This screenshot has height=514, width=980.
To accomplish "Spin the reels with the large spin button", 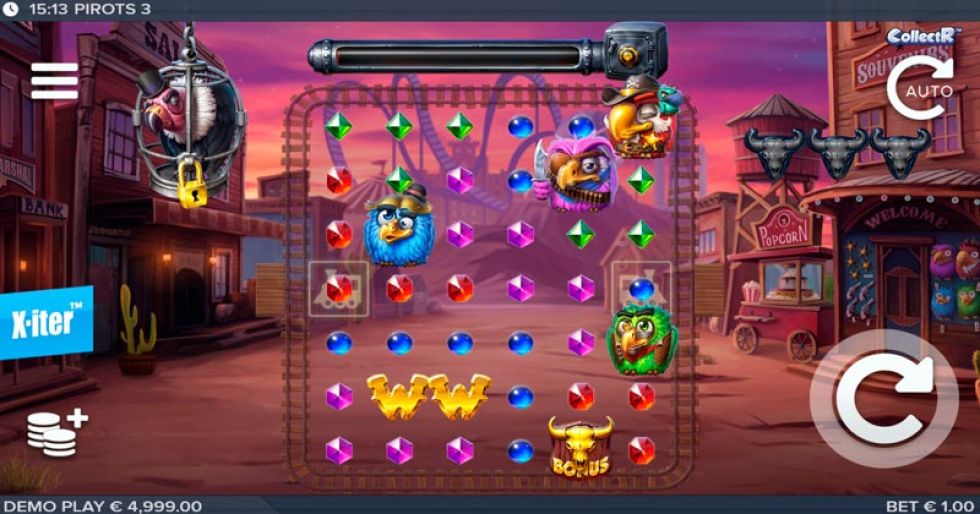I will pos(882,398).
